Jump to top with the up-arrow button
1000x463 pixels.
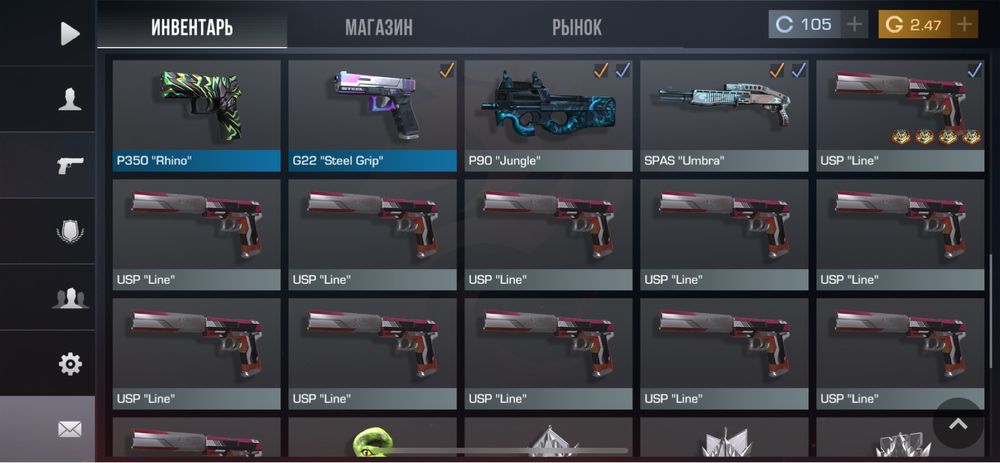(958, 424)
